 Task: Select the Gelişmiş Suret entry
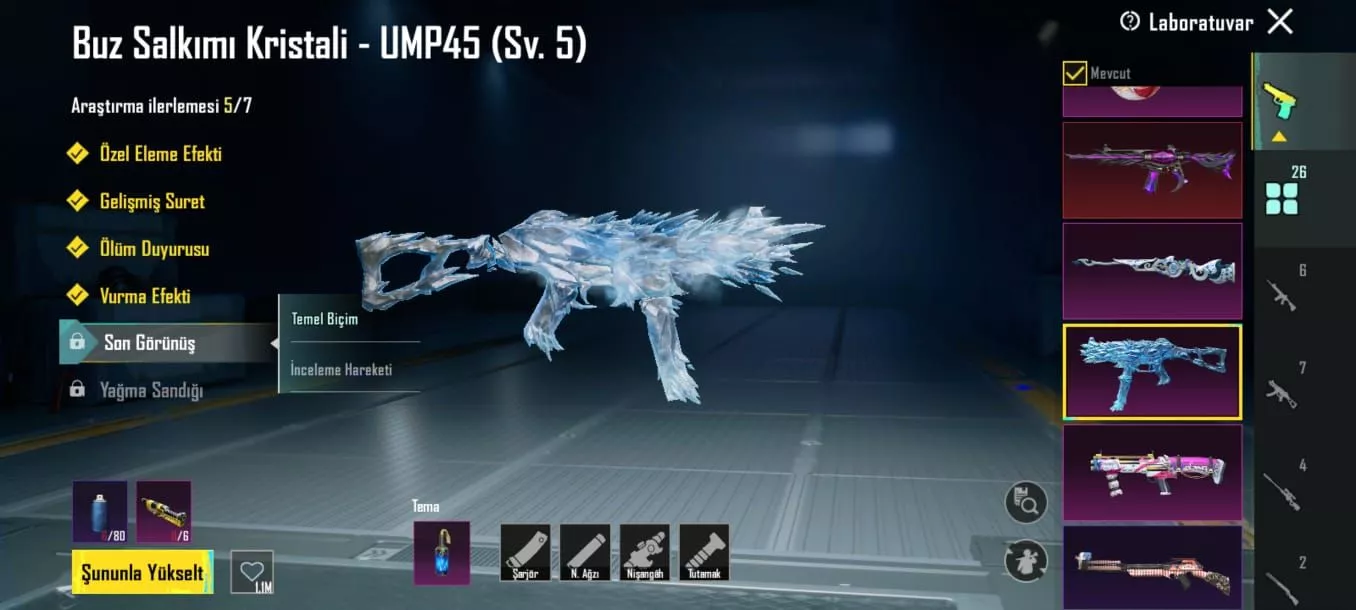tap(151, 201)
